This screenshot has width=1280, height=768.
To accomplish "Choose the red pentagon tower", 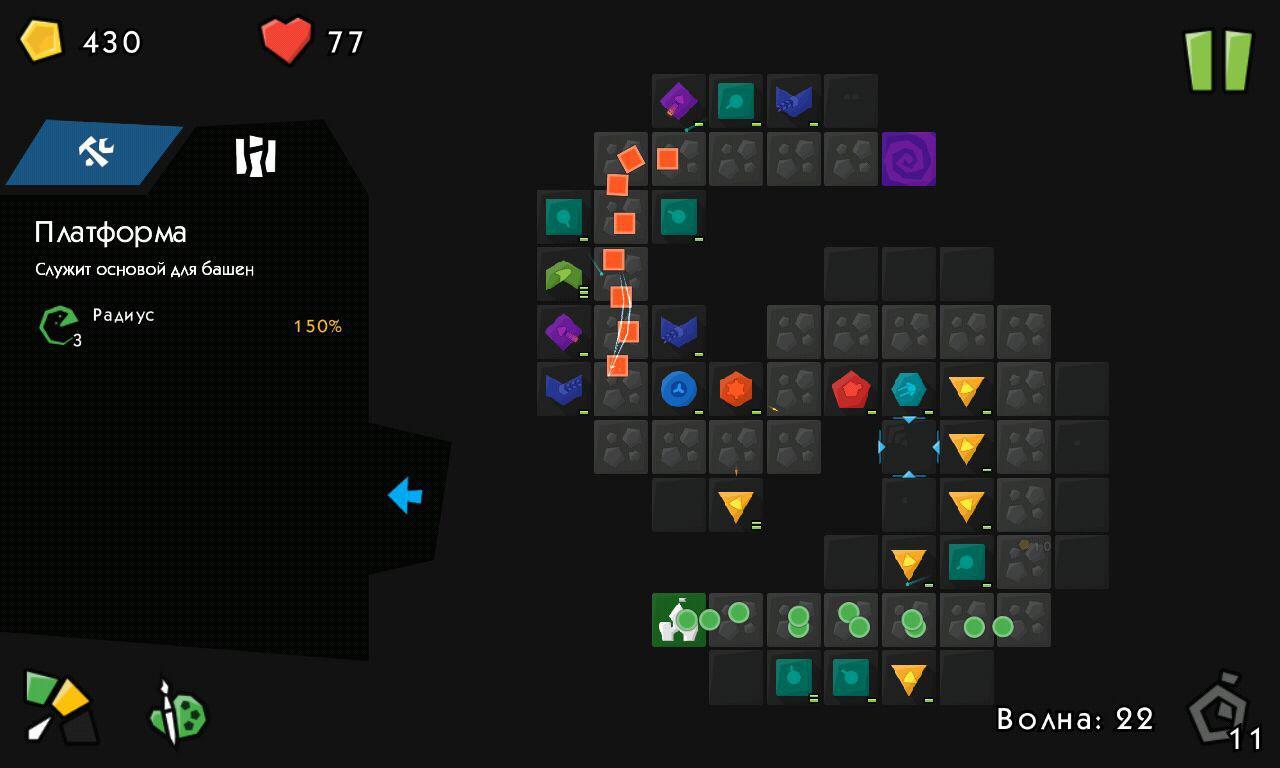I will (x=850, y=389).
